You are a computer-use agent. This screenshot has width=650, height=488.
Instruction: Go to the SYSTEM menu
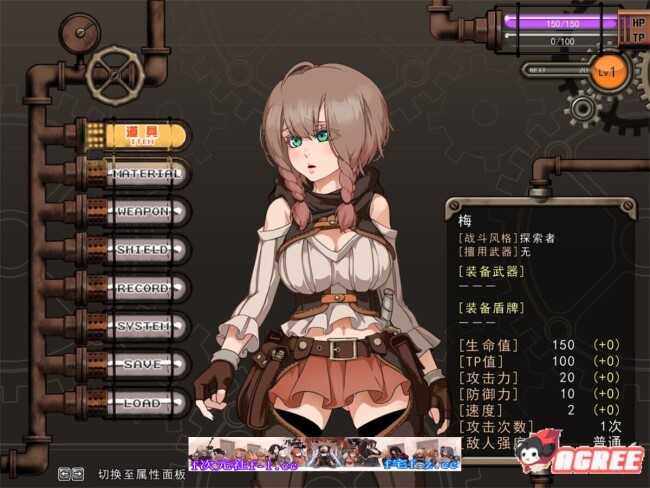pos(146,327)
